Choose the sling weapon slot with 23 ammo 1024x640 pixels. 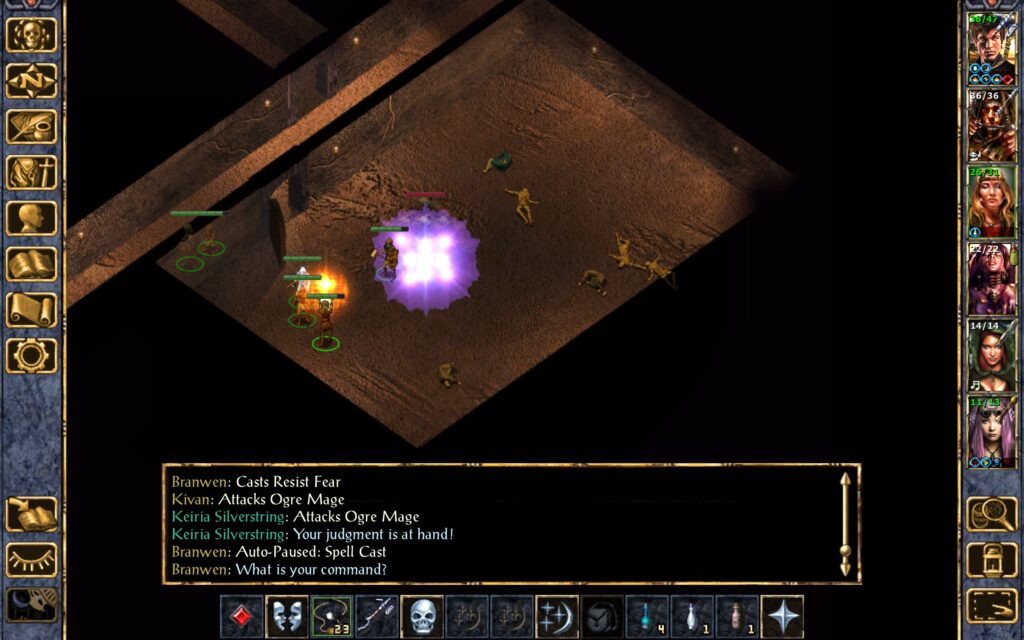(331, 616)
